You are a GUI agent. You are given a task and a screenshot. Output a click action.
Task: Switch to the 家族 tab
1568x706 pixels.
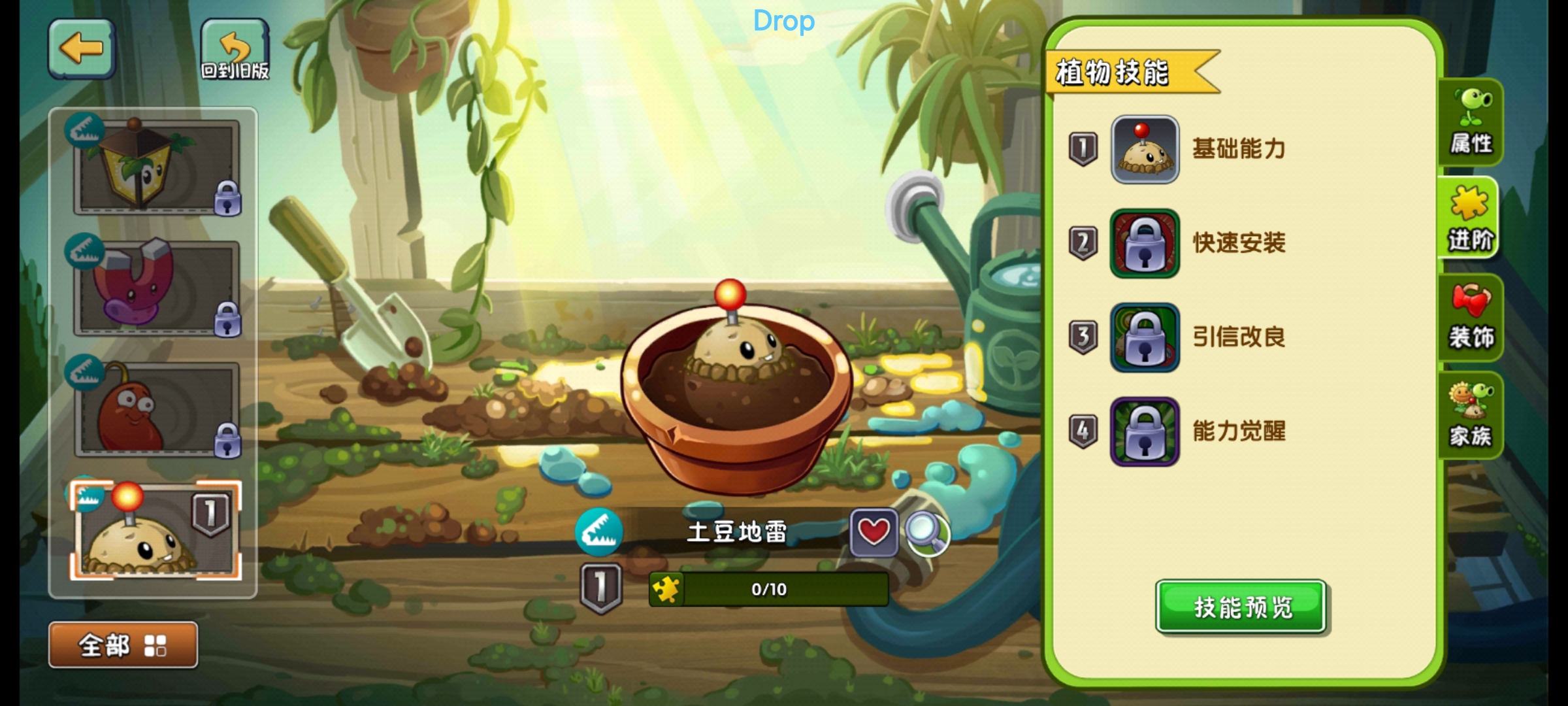click(1473, 414)
